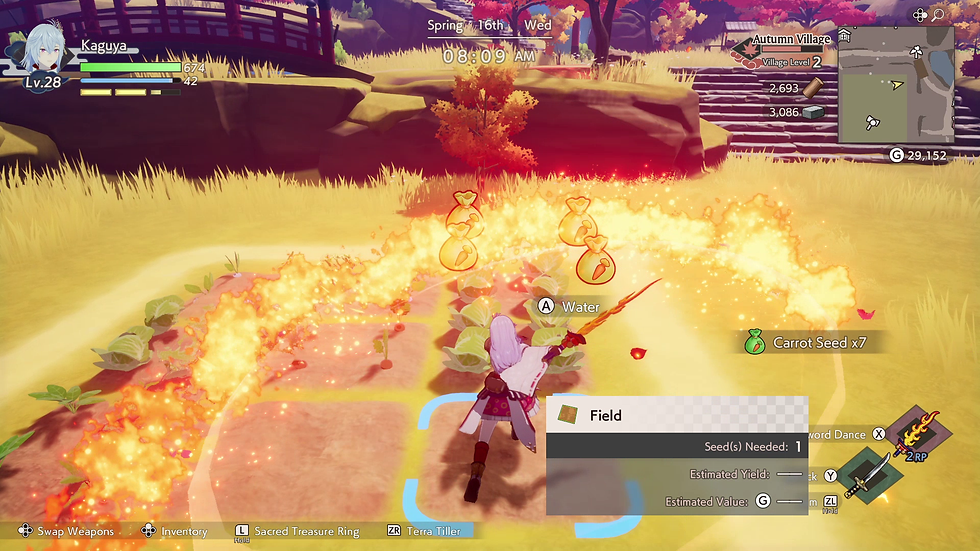980x551 pixels.
Task: Click the Autumn Village maple leaf emblem
Action: click(x=742, y=50)
